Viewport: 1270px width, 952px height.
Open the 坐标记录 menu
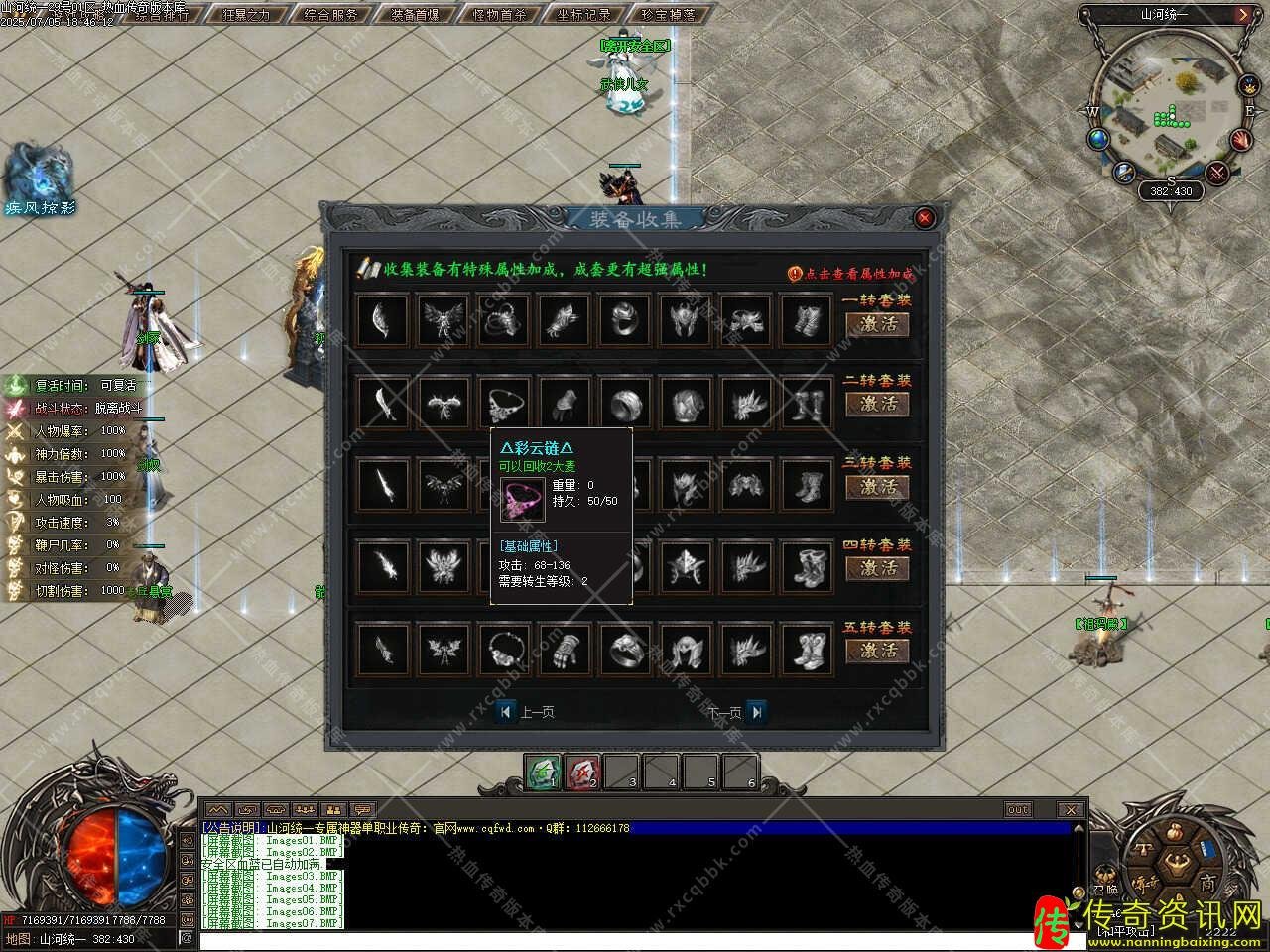(583, 15)
